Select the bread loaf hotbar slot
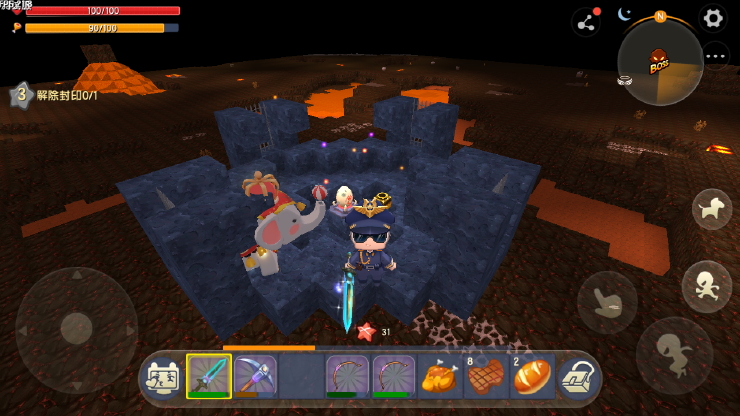Image resolution: width=740 pixels, height=416 pixels. (x=532, y=377)
